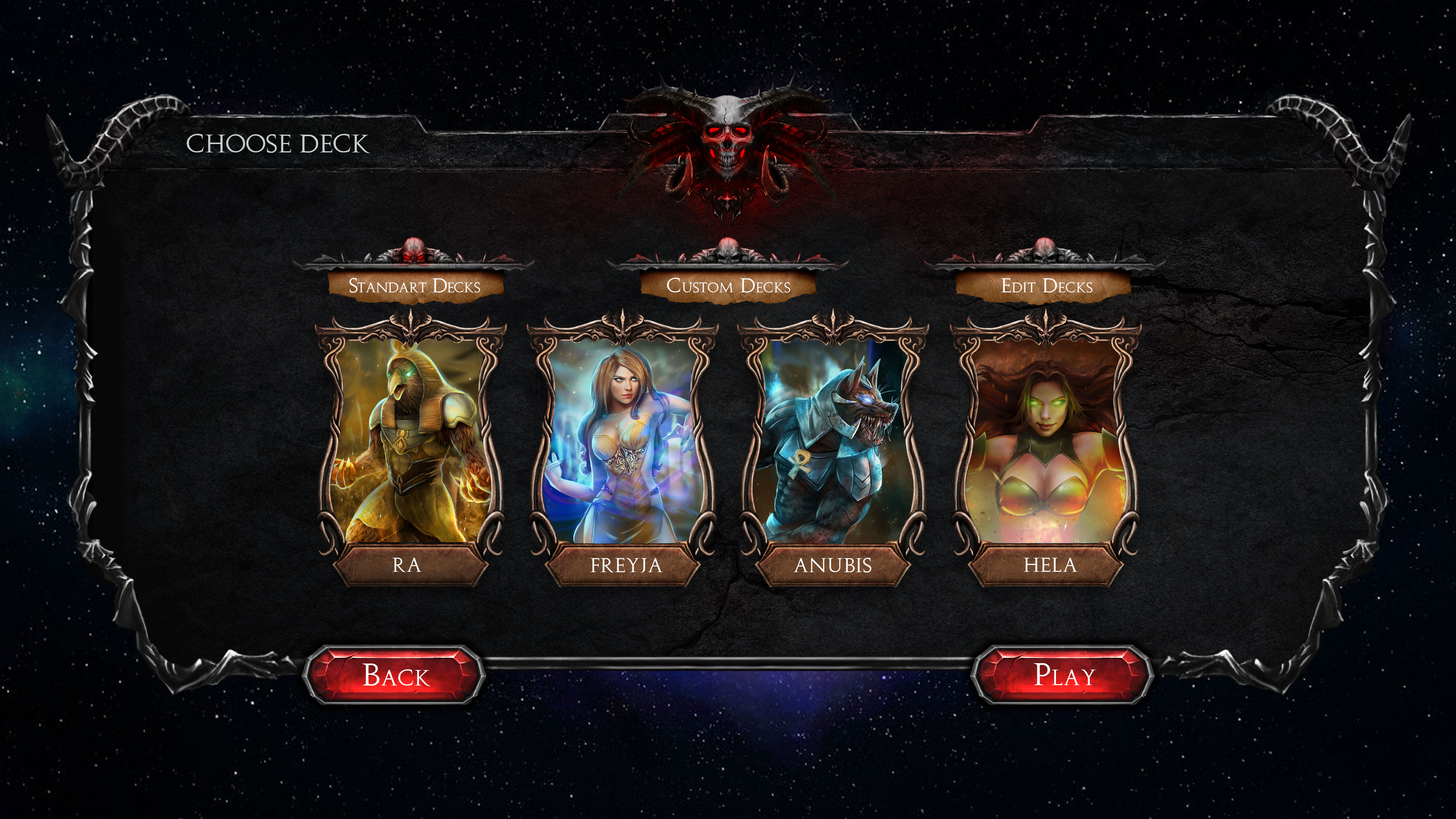Click the red Back button
This screenshot has height=819, width=1456.
[x=394, y=675]
